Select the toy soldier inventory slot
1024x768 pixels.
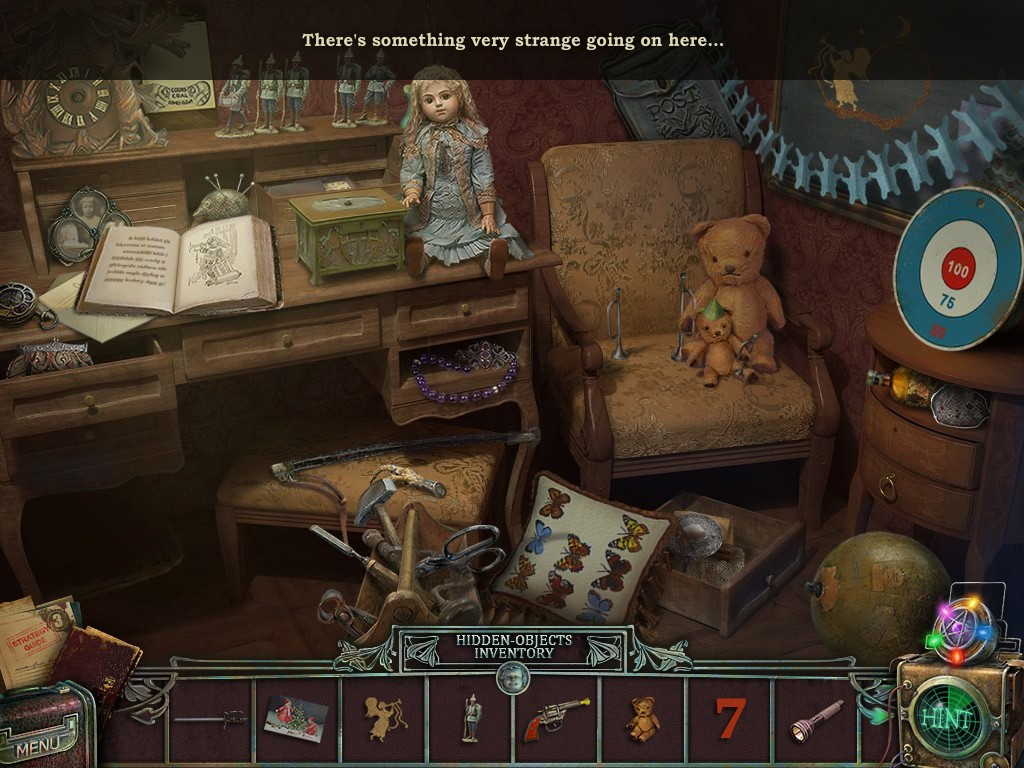point(471,718)
